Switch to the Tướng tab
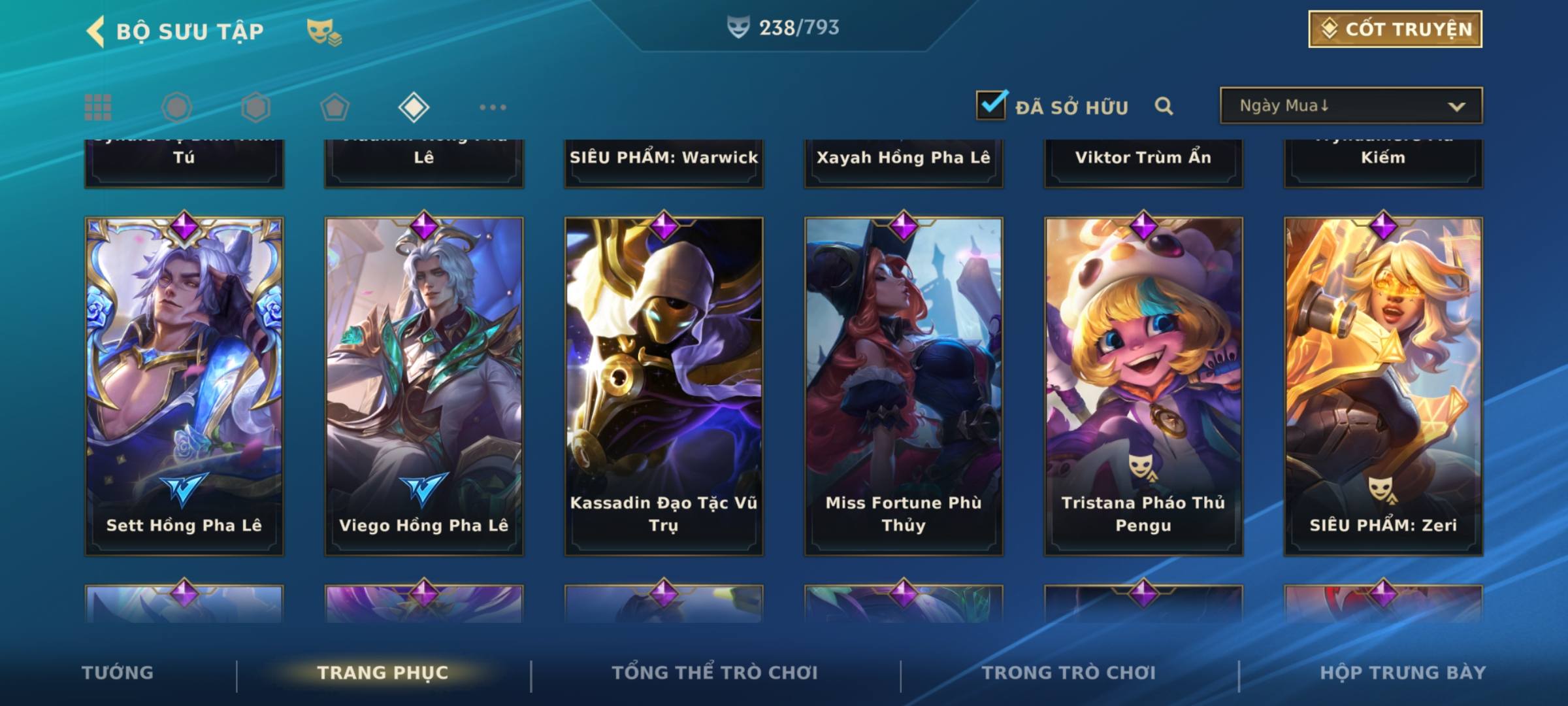1568x706 pixels. tap(118, 673)
